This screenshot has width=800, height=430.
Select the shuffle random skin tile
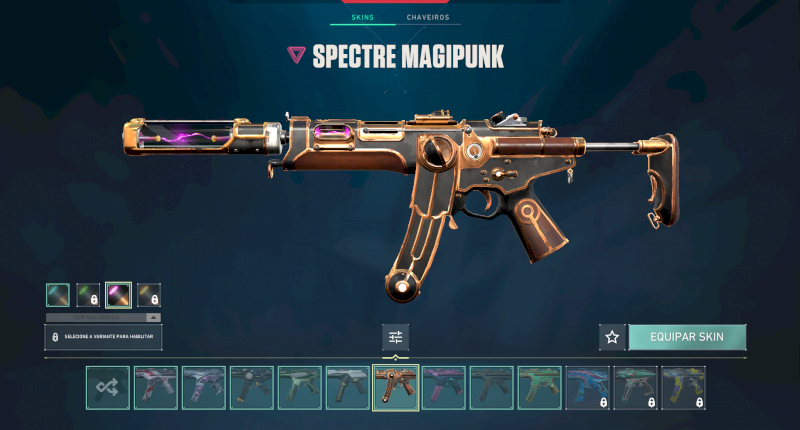[107, 388]
